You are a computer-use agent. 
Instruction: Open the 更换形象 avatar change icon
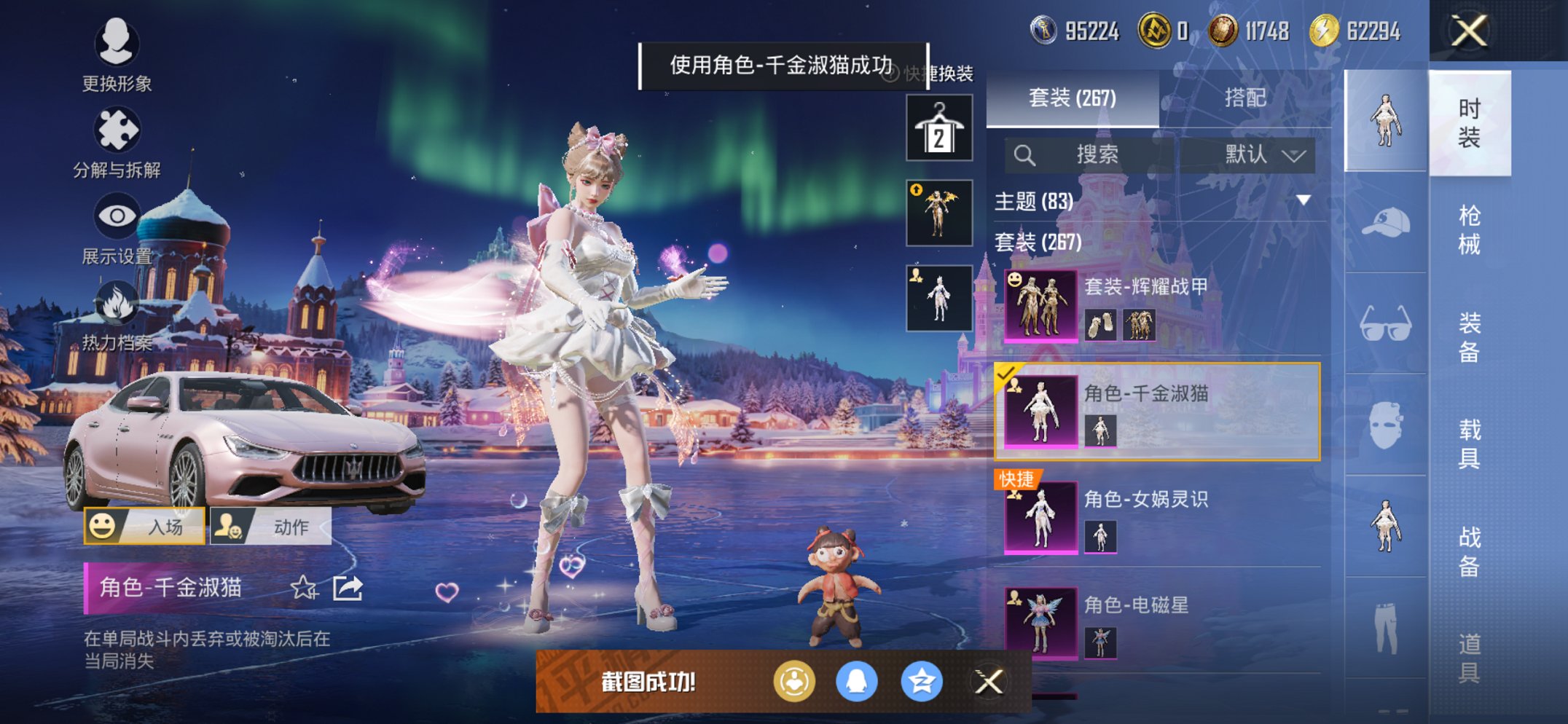tap(117, 45)
